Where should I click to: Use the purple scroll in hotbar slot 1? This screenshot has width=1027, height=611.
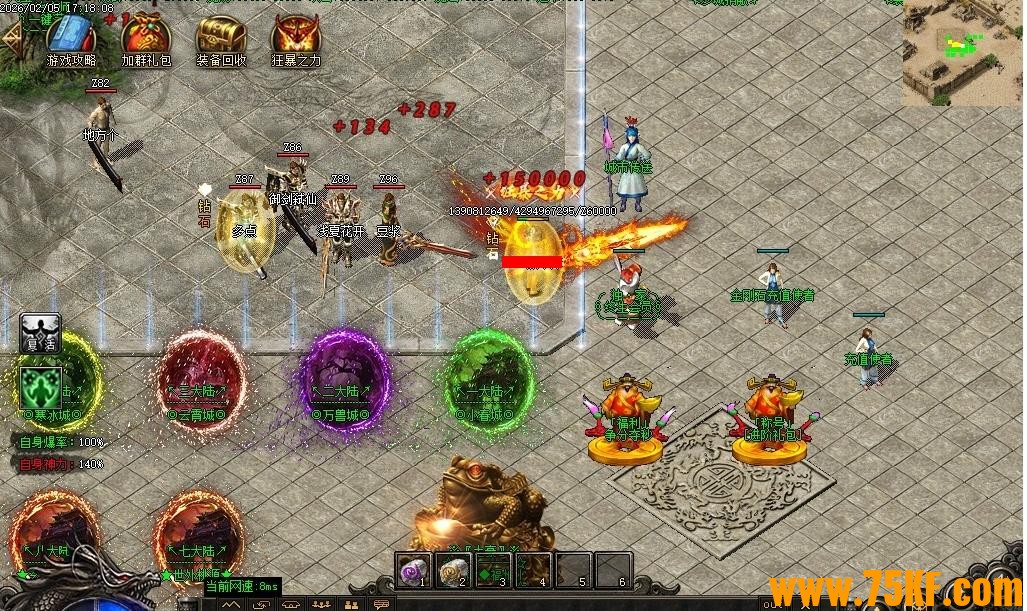click(413, 571)
